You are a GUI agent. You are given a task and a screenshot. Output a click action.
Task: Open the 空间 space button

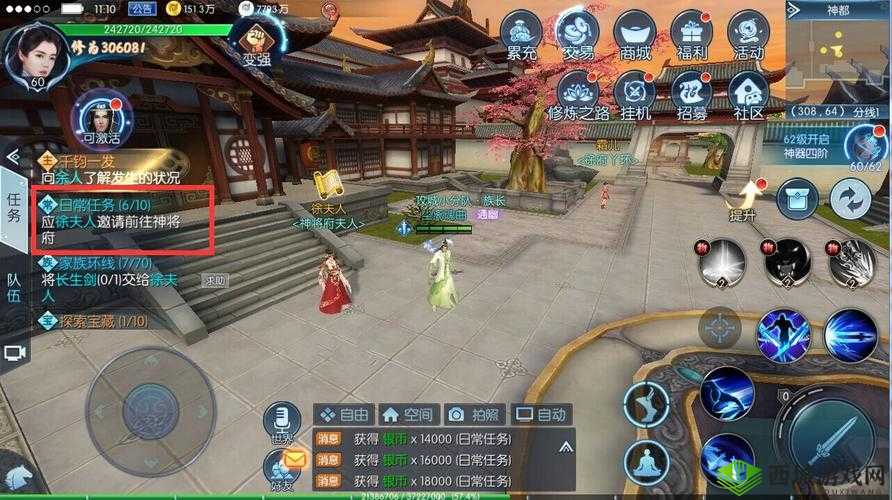tap(407, 414)
